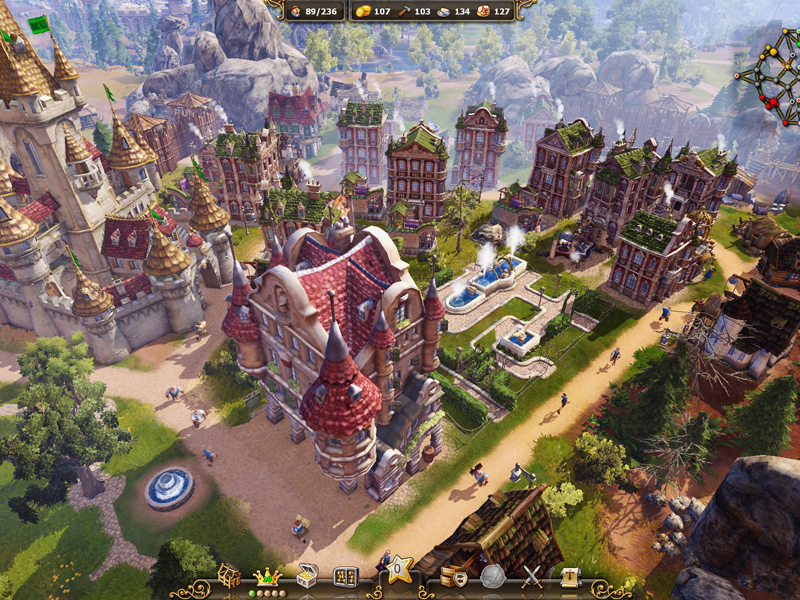800x600 pixels.
Task: Click the grey stone coin icon
Action: pos(492,576)
